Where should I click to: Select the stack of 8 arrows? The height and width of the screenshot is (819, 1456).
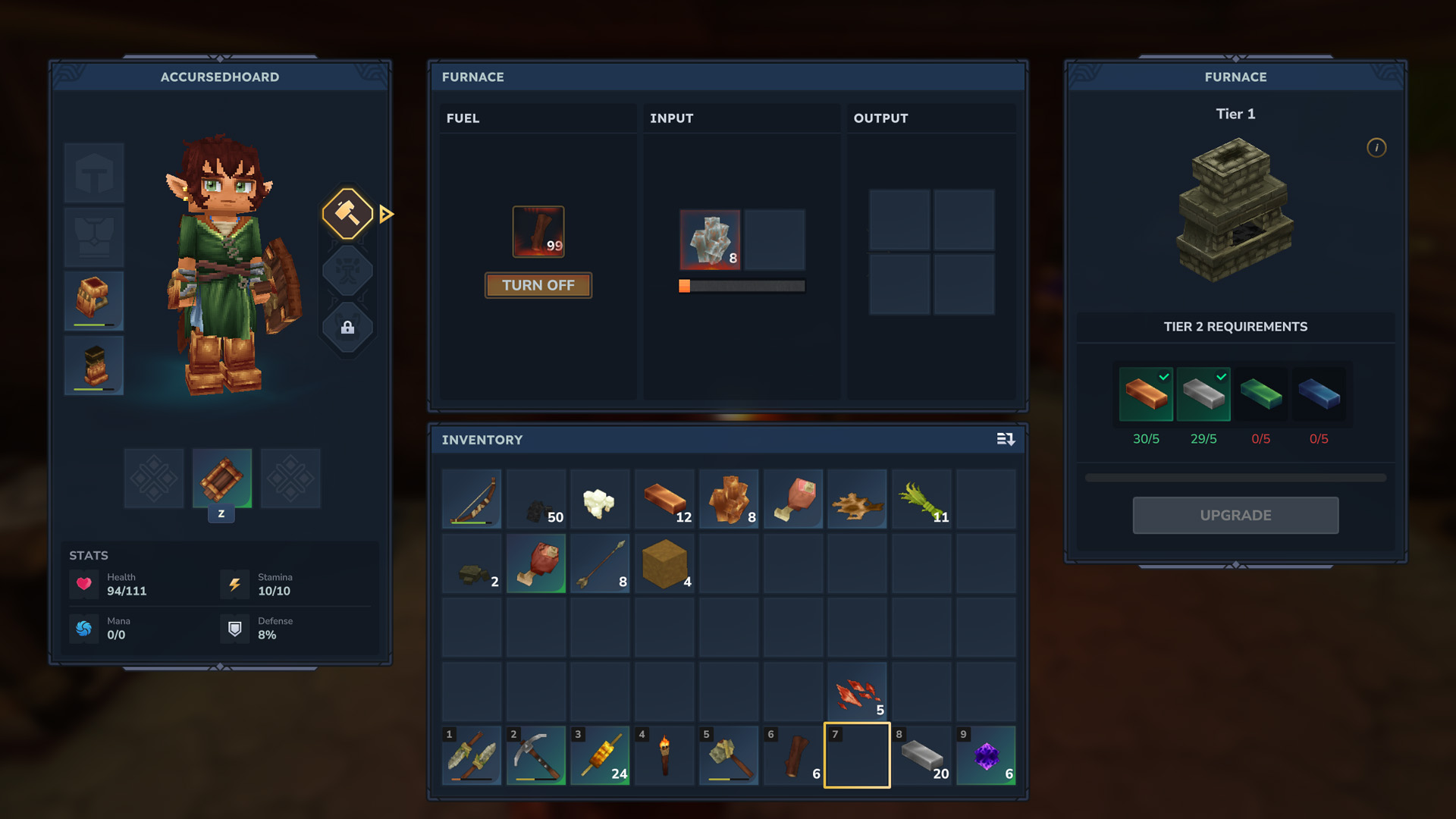(x=600, y=563)
